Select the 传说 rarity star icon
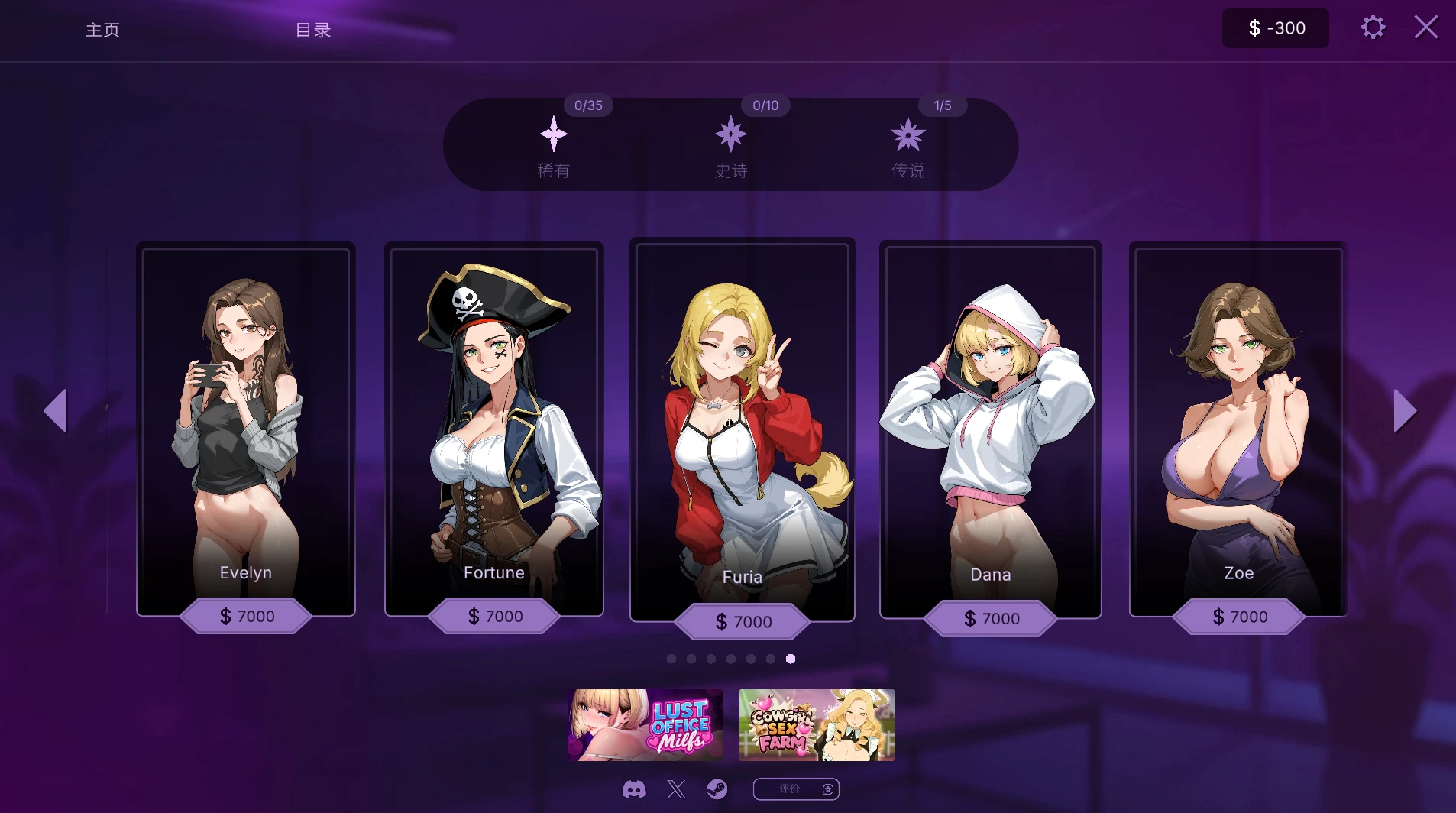1456x813 pixels. click(x=908, y=134)
